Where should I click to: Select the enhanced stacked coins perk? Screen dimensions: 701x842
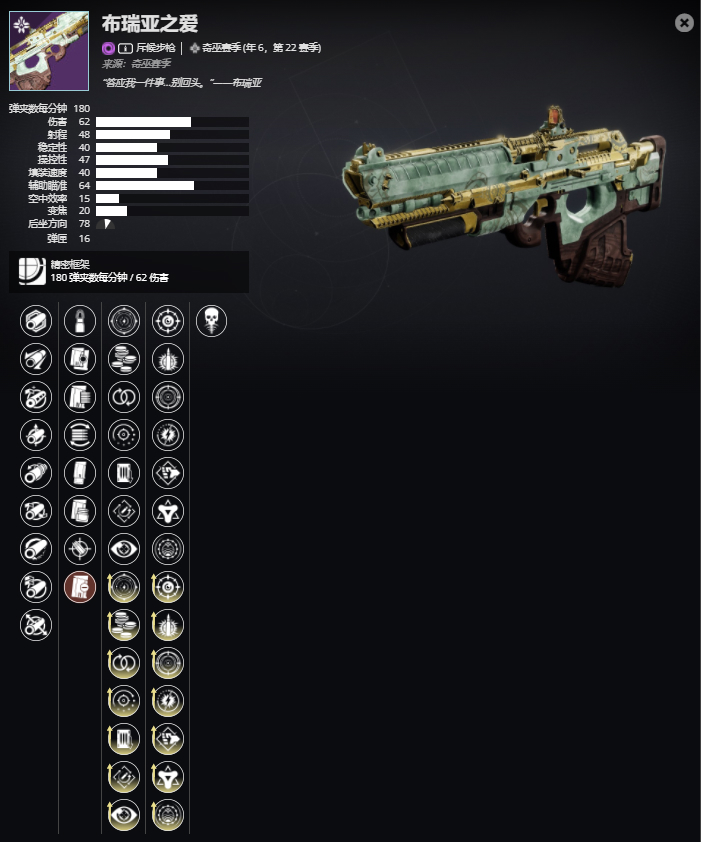124,625
